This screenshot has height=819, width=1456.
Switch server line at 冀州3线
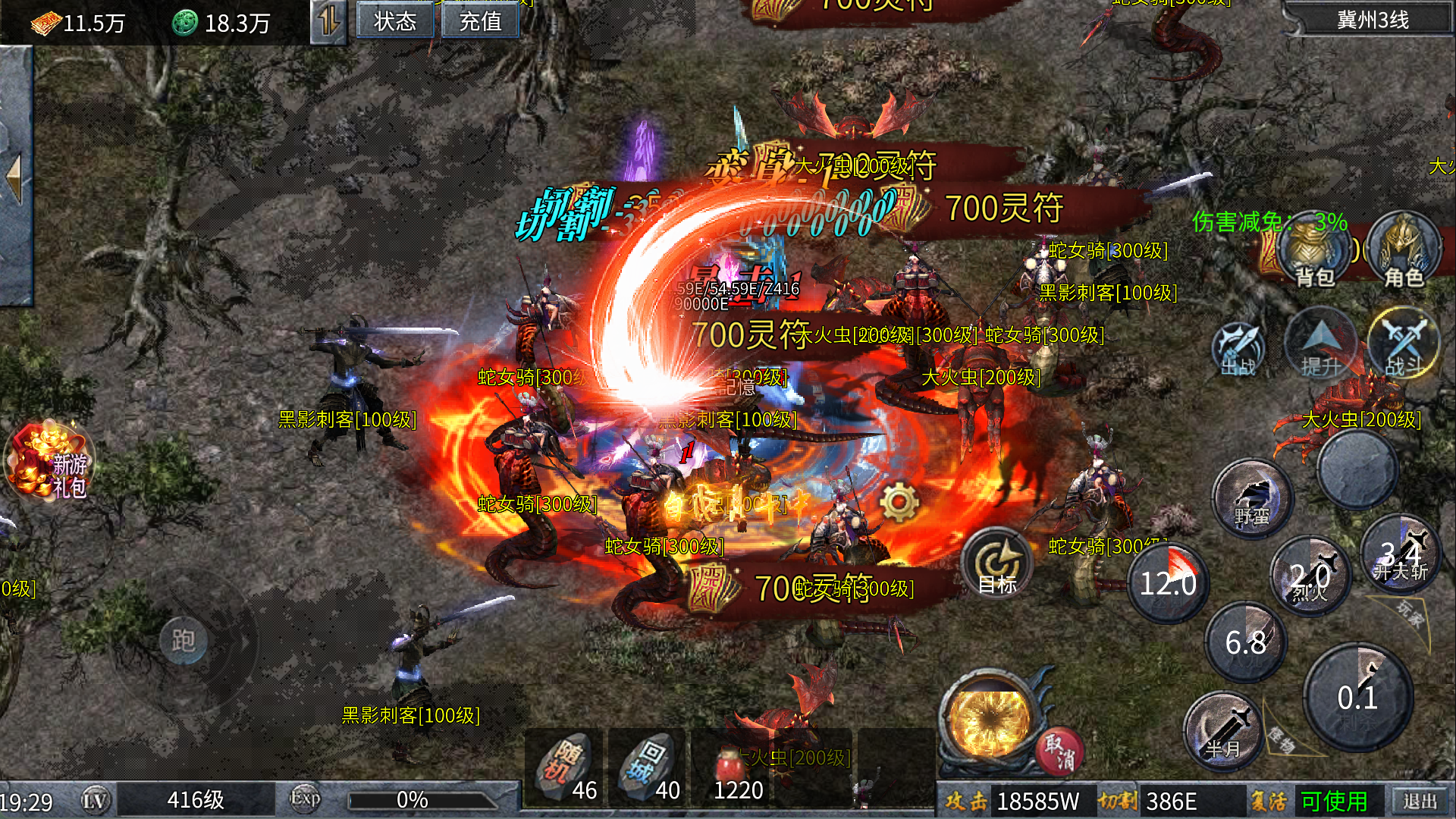1372,20
